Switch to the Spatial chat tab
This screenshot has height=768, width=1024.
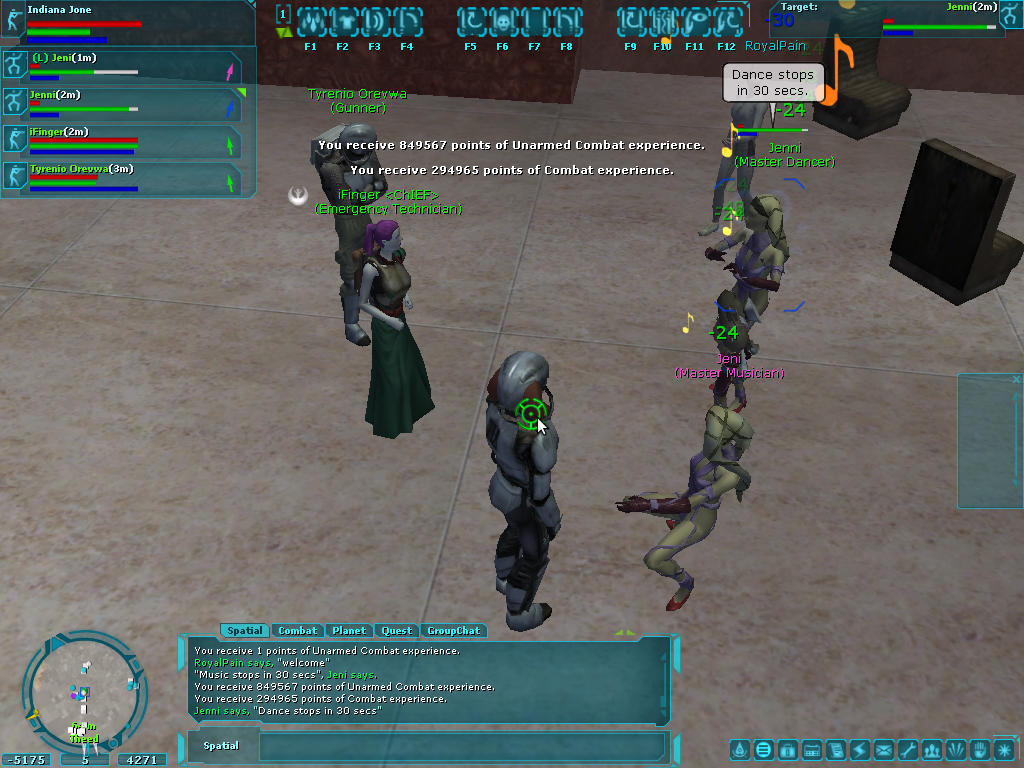(x=244, y=631)
